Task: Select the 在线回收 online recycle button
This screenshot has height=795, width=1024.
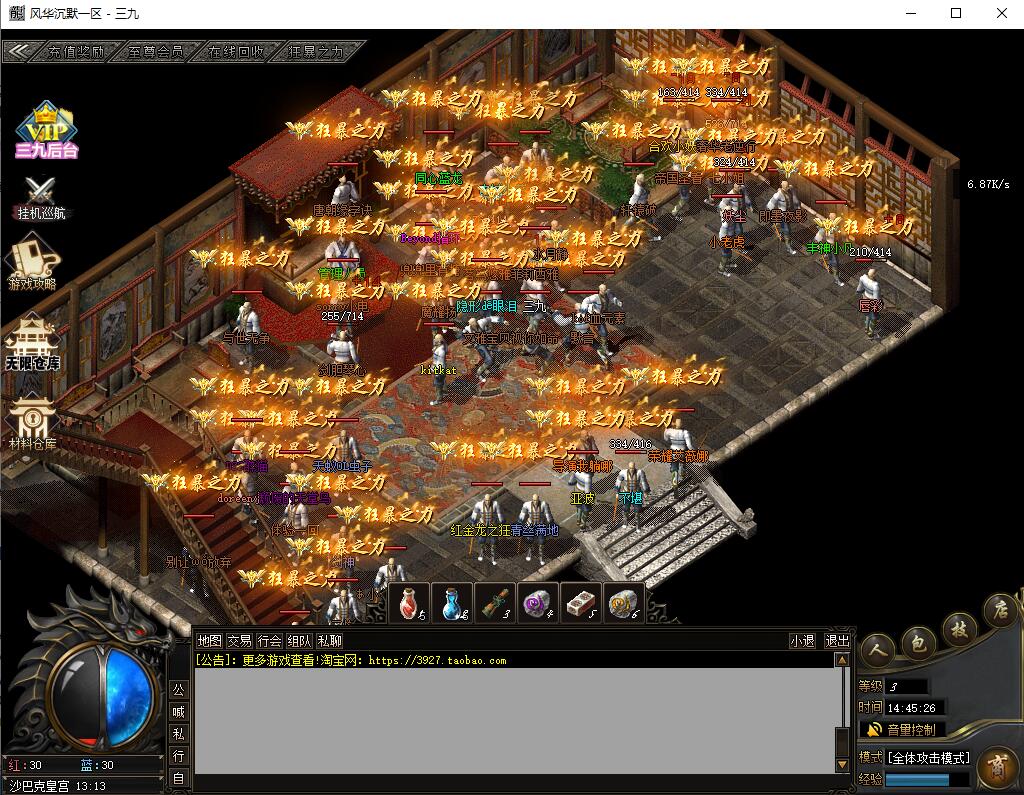Action: pyautogui.click(x=236, y=51)
